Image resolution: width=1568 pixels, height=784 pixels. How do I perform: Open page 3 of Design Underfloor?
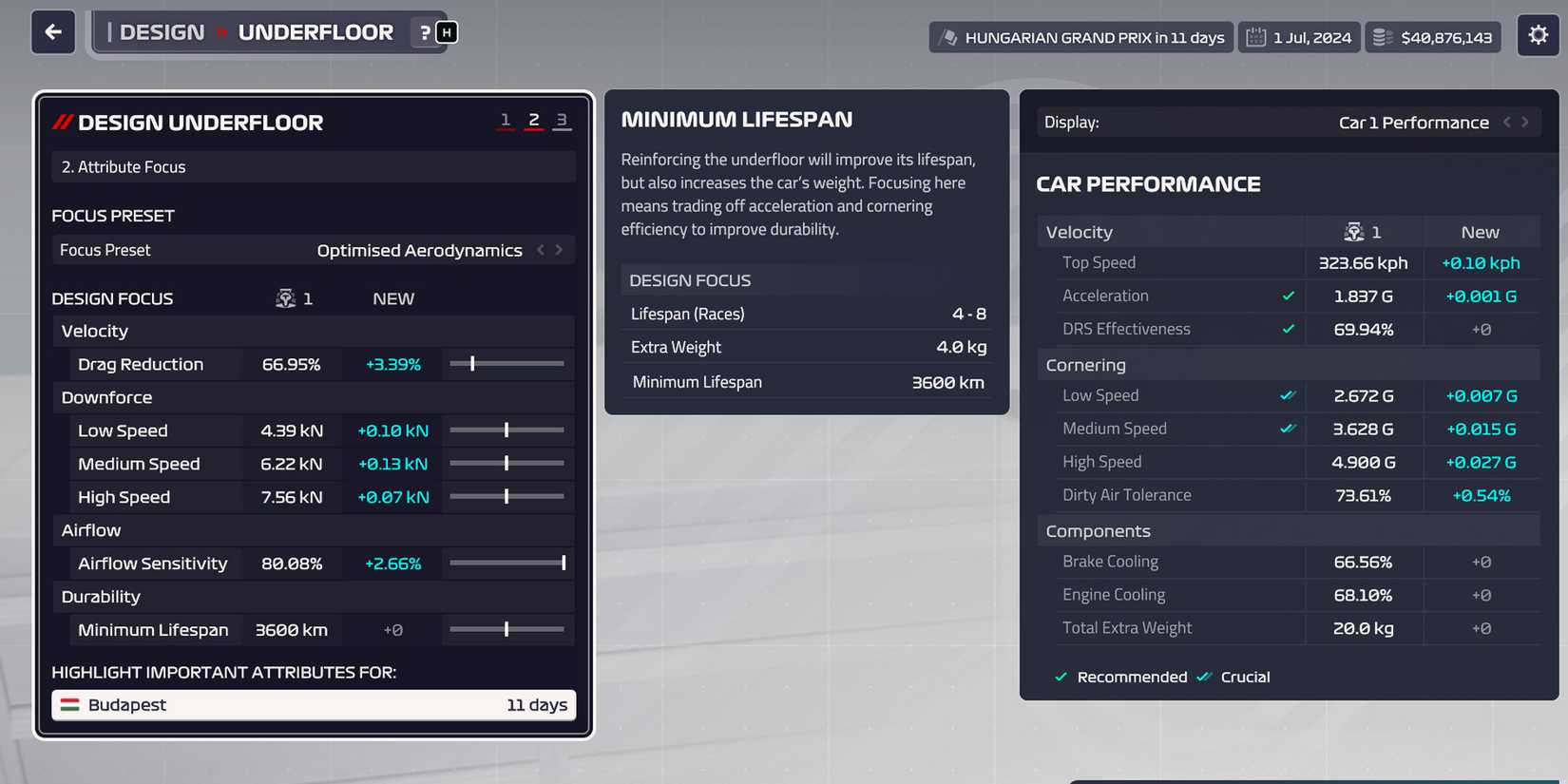click(x=562, y=121)
